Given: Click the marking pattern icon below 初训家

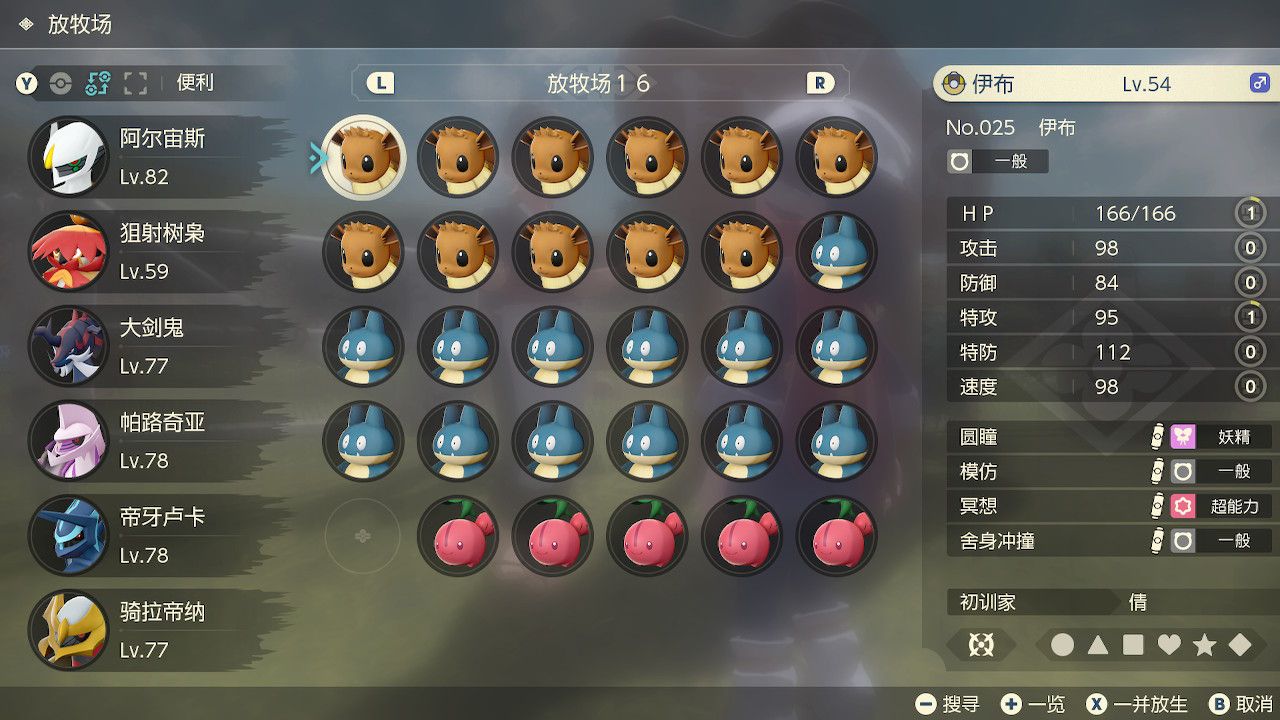Looking at the screenshot, I should tap(980, 645).
